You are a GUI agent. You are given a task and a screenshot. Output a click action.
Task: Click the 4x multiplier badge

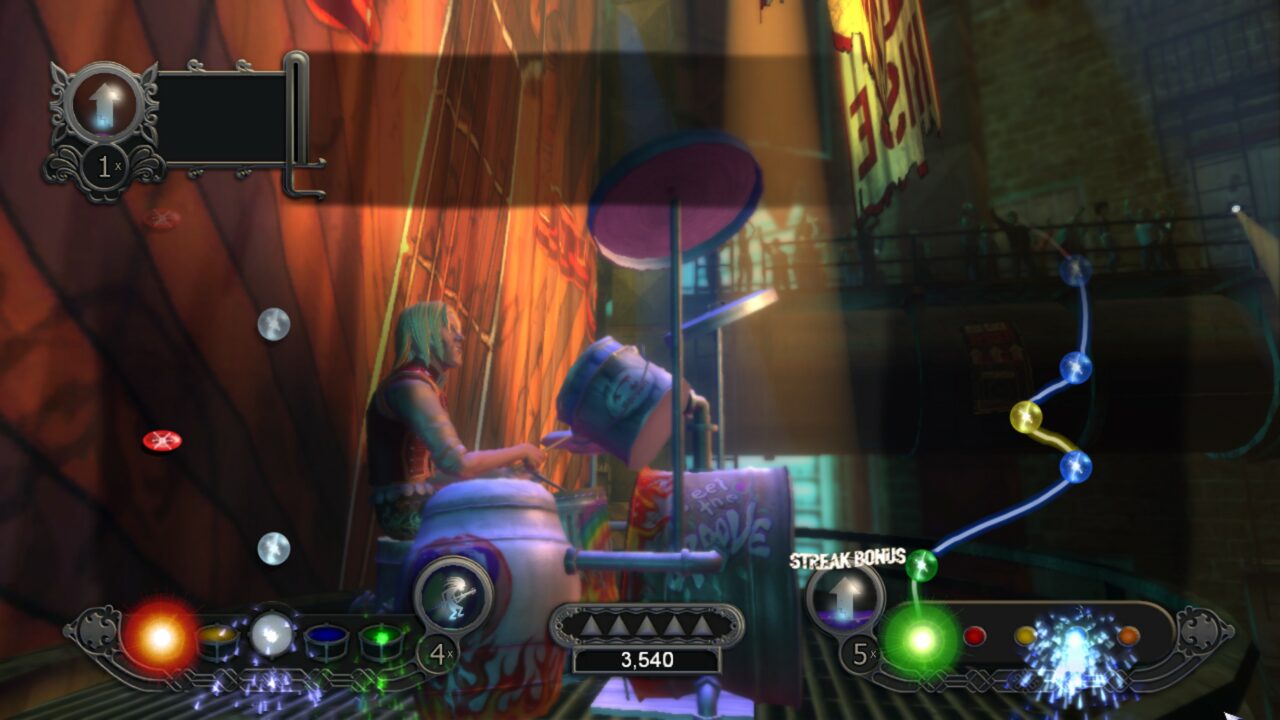(x=437, y=651)
